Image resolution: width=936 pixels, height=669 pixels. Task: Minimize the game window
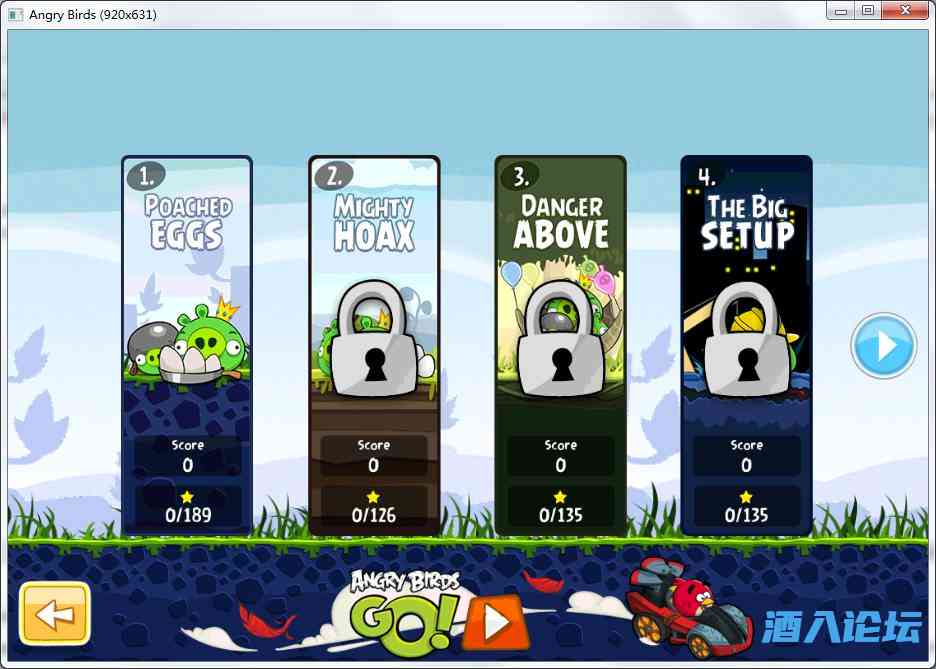coord(842,11)
